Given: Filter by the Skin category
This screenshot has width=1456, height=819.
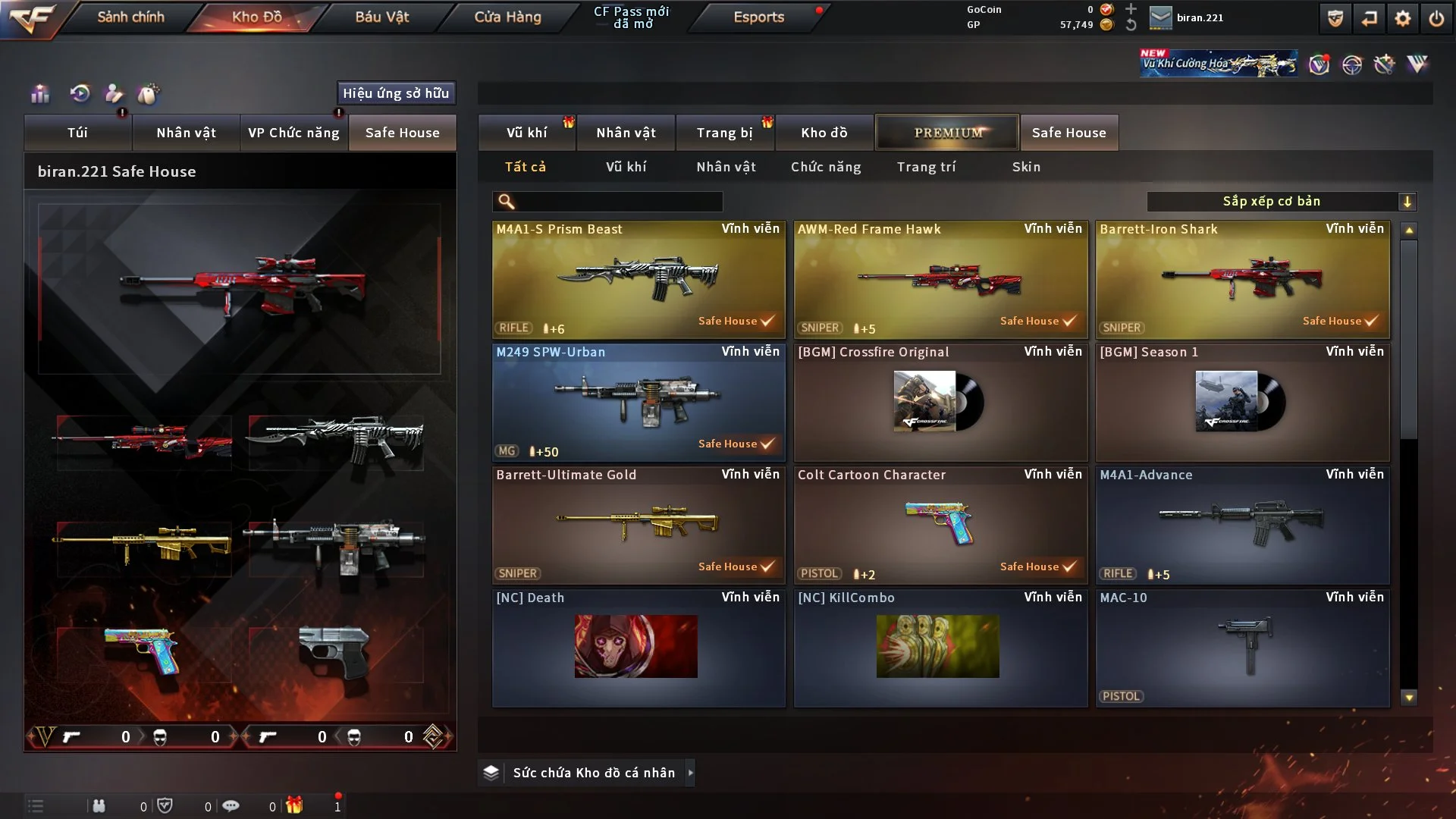Looking at the screenshot, I should (1026, 167).
